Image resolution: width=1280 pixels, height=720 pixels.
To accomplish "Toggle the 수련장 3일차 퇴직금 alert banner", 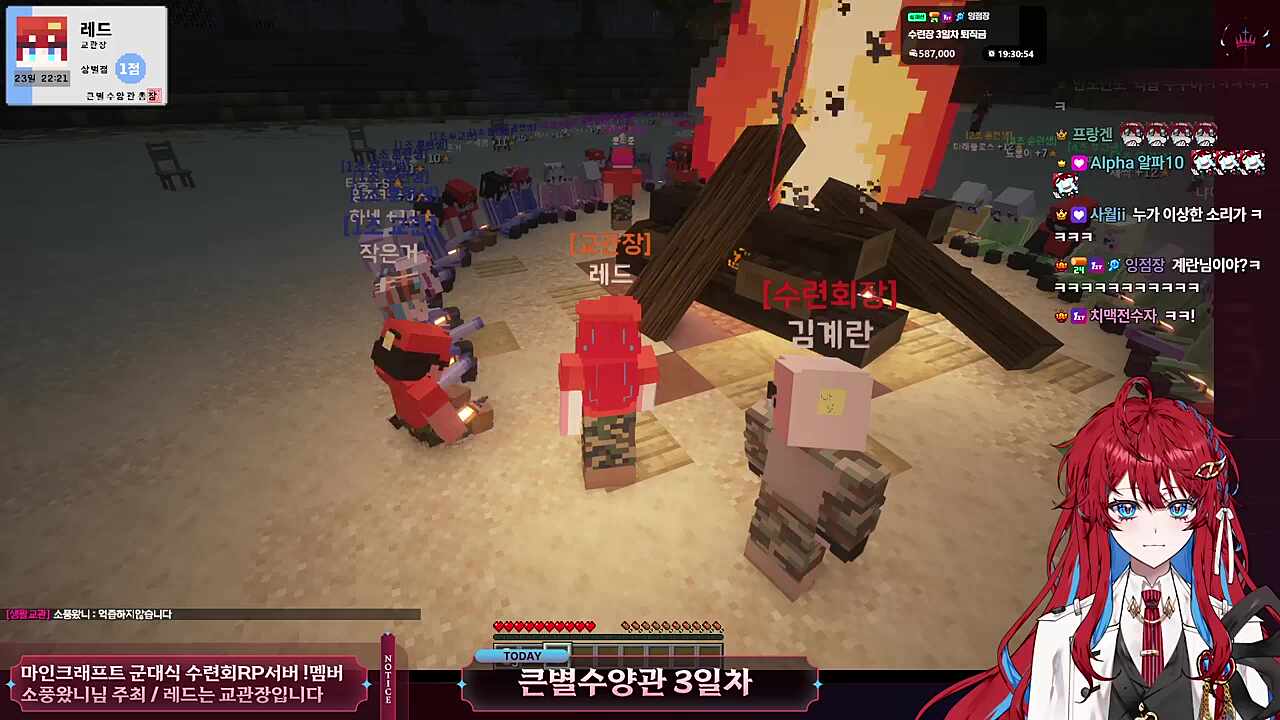I will 947,34.
